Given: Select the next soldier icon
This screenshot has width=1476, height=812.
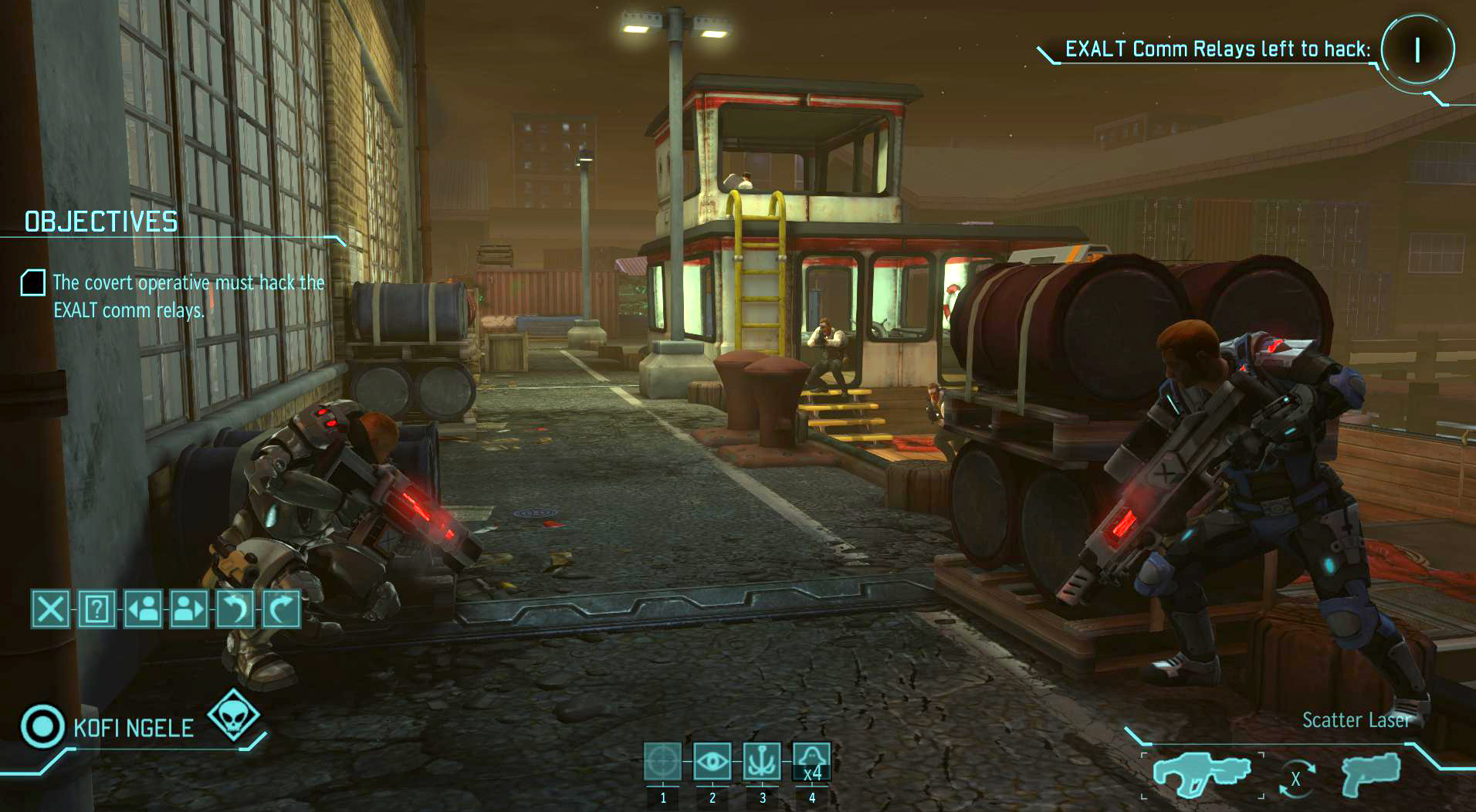Looking at the screenshot, I should coord(189,610).
